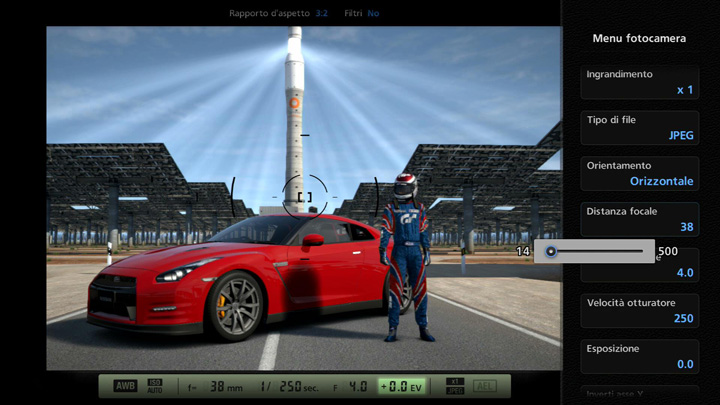Click the AWB white balance indicator
This screenshot has height=405, width=720.
(126, 385)
